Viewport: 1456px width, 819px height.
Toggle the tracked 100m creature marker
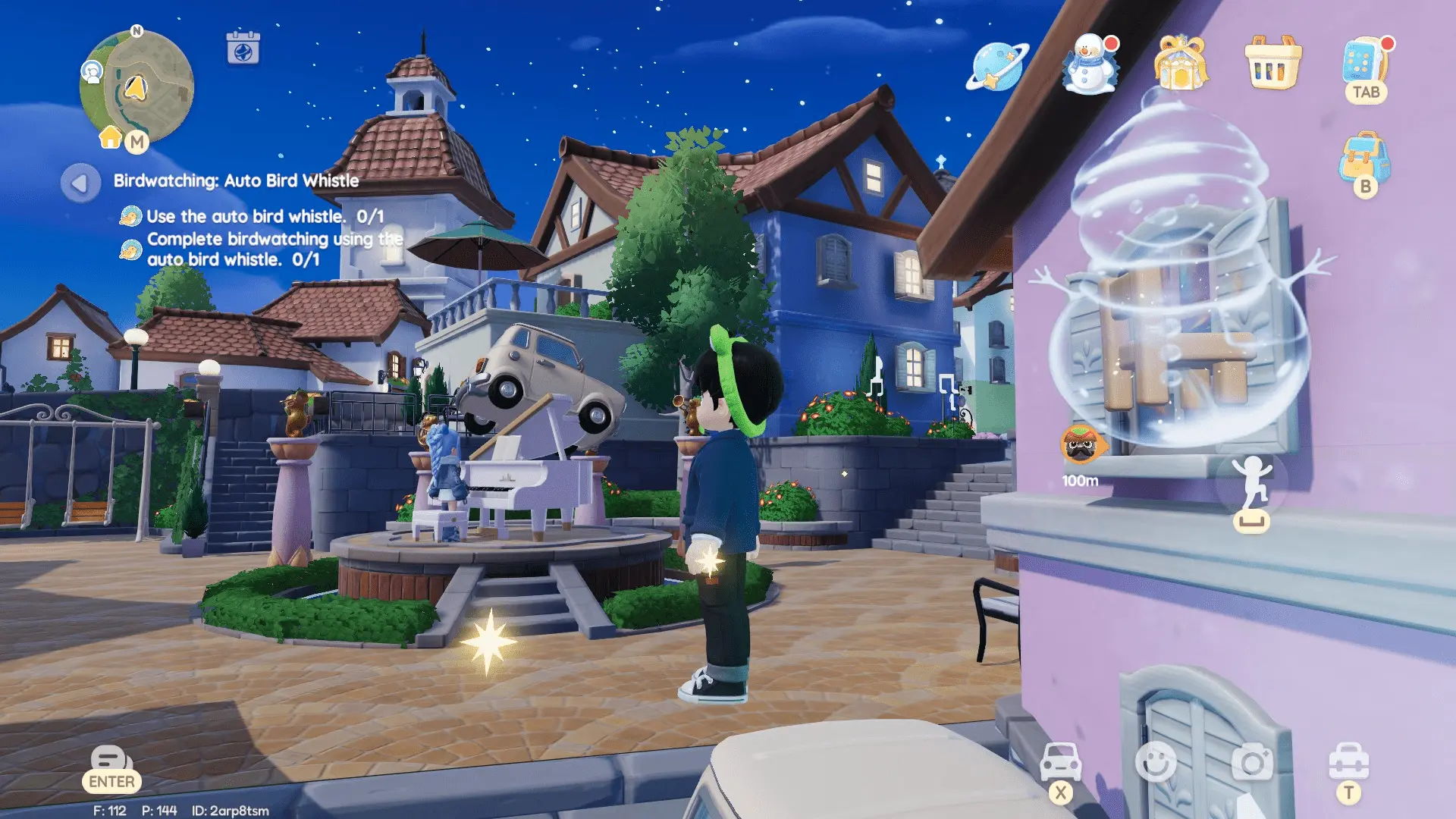[1081, 444]
